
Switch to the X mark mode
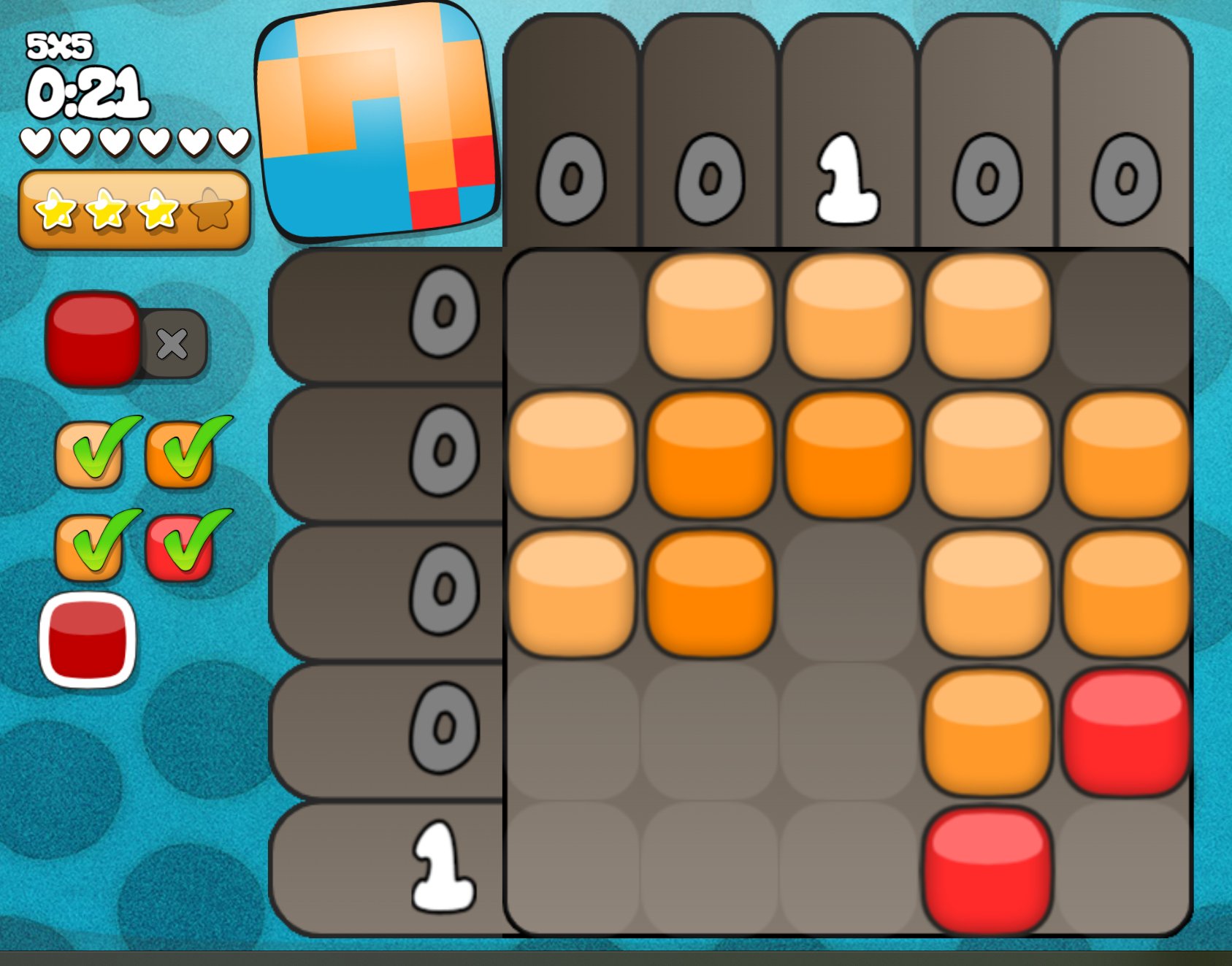pyautogui.click(x=174, y=344)
